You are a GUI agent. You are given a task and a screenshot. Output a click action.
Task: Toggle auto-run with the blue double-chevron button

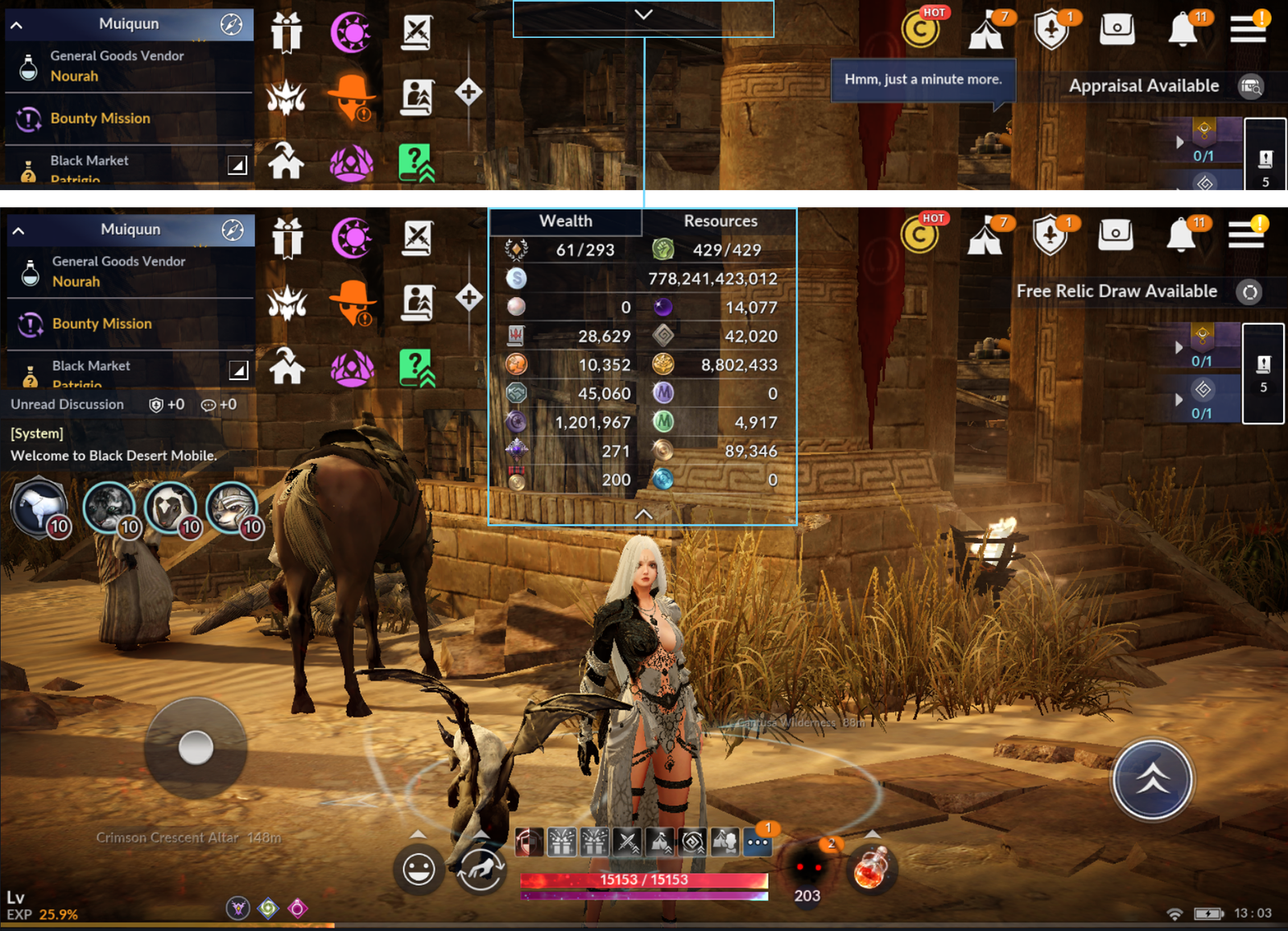click(x=1151, y=779)
